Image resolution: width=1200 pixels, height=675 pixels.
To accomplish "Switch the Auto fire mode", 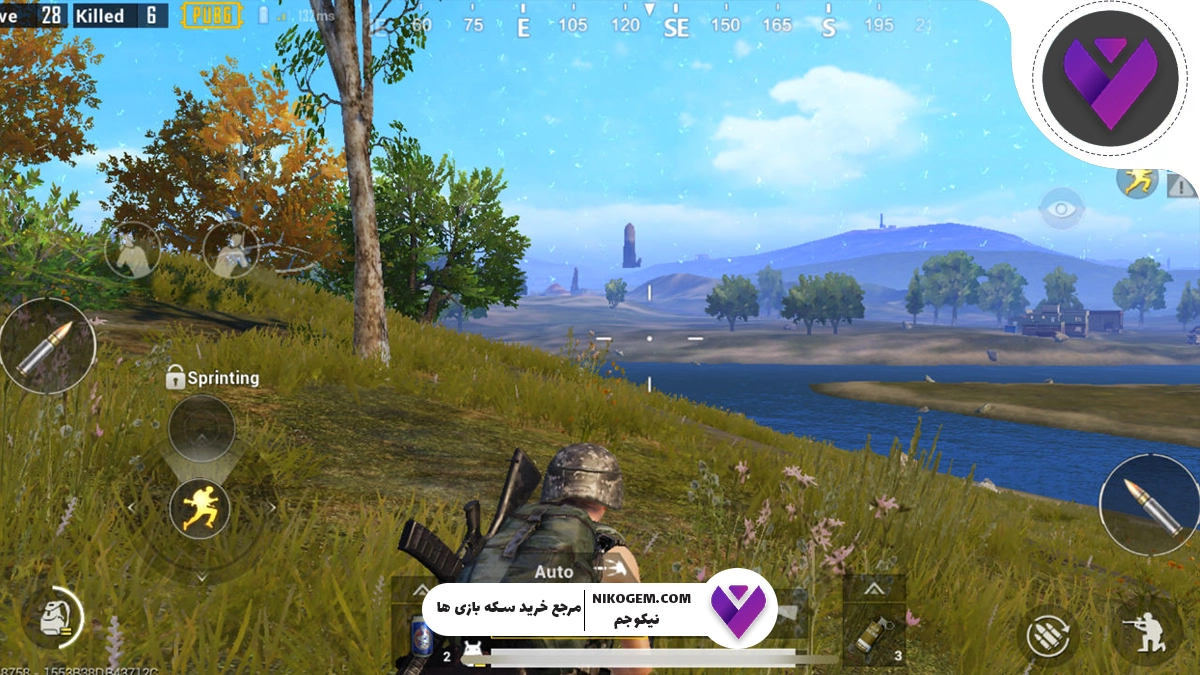I will click(x=554, y=572).
